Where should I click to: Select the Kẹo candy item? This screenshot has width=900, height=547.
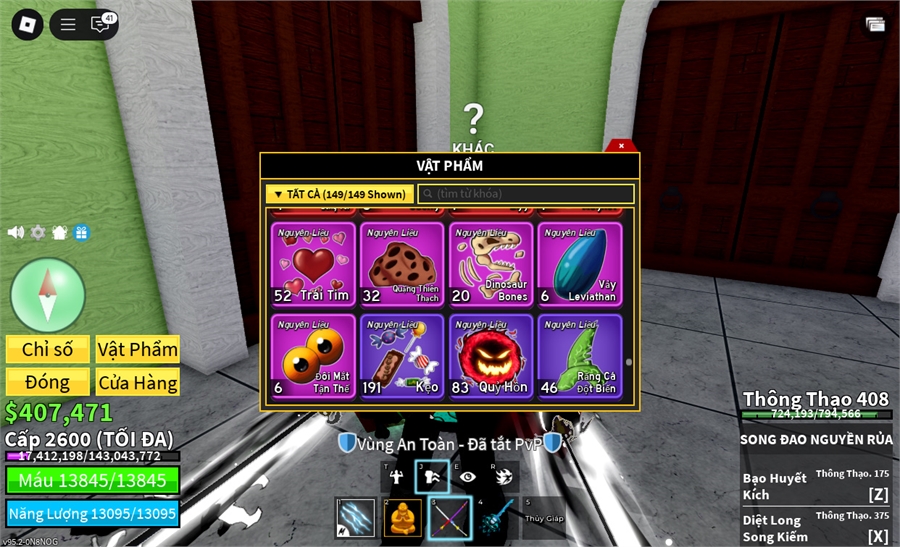pyautogui.click(x=402, y=356)
